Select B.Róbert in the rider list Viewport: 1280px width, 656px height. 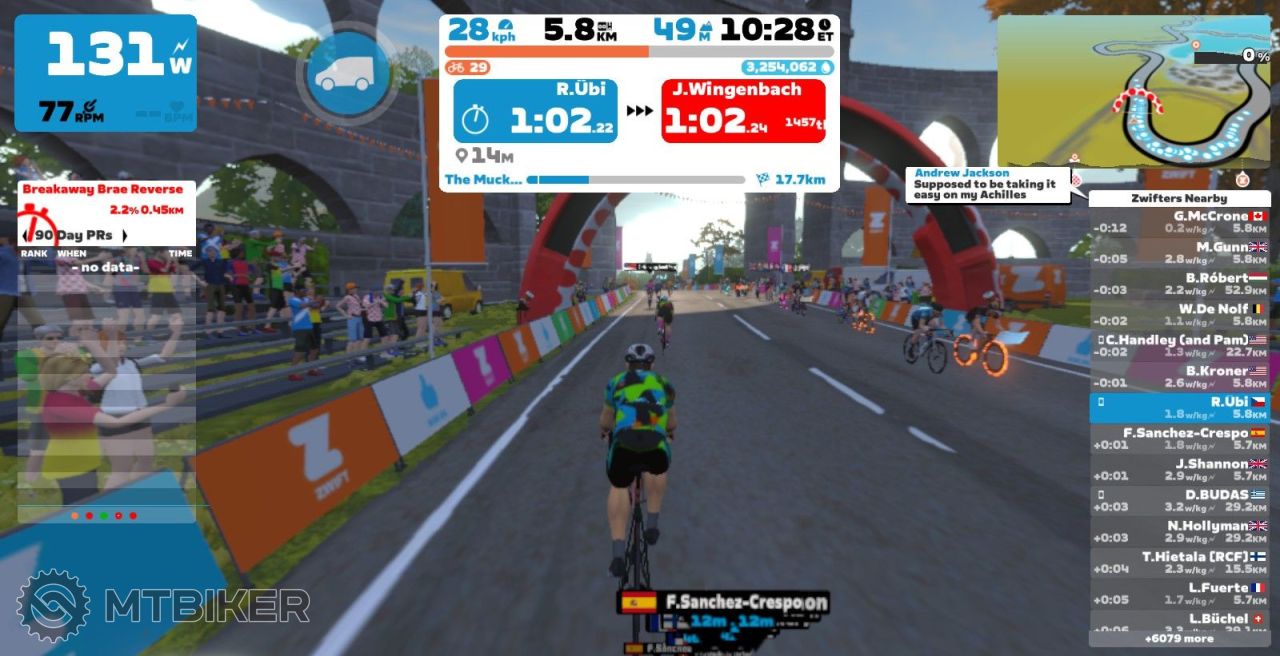[x=1179, y=284]
